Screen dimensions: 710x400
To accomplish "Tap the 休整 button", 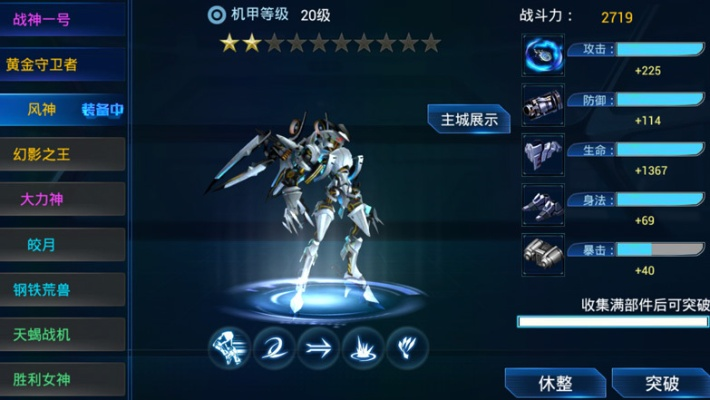I will click(554, 383).
